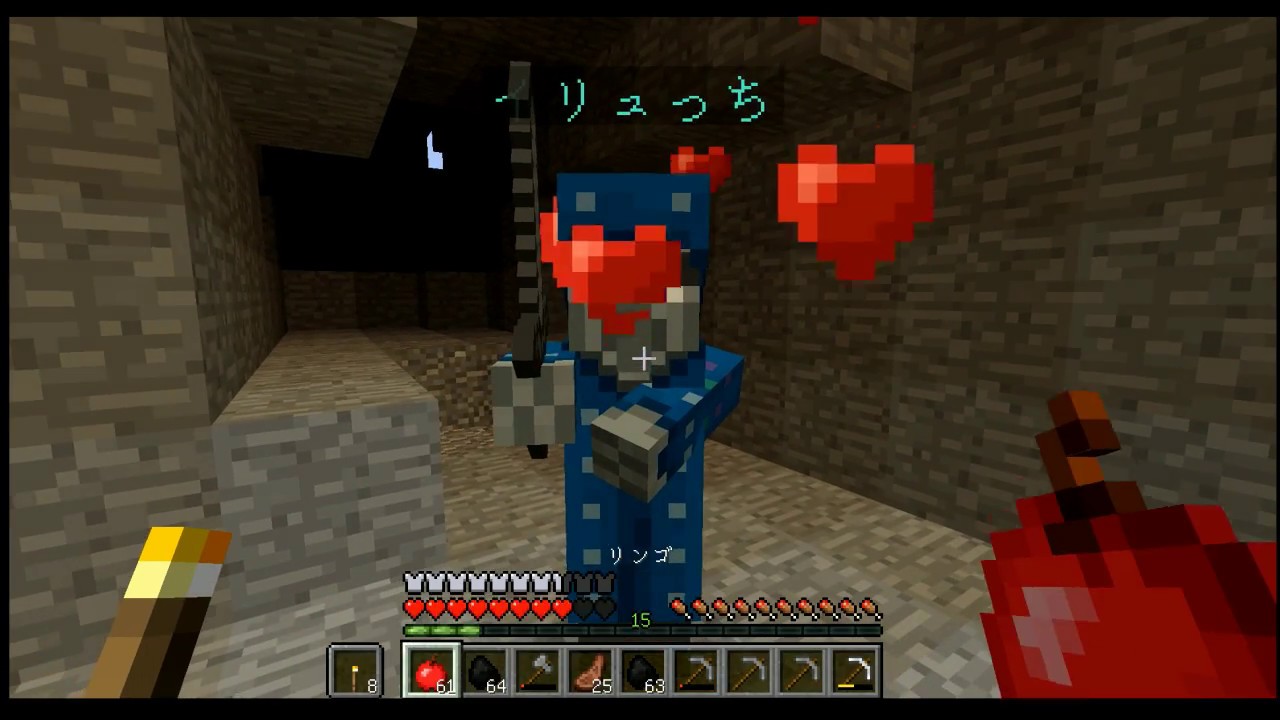The height and width of the screenshot is (720, 1280).
Task: Click the first red heart in the health bar
Action: coord(413,607)
